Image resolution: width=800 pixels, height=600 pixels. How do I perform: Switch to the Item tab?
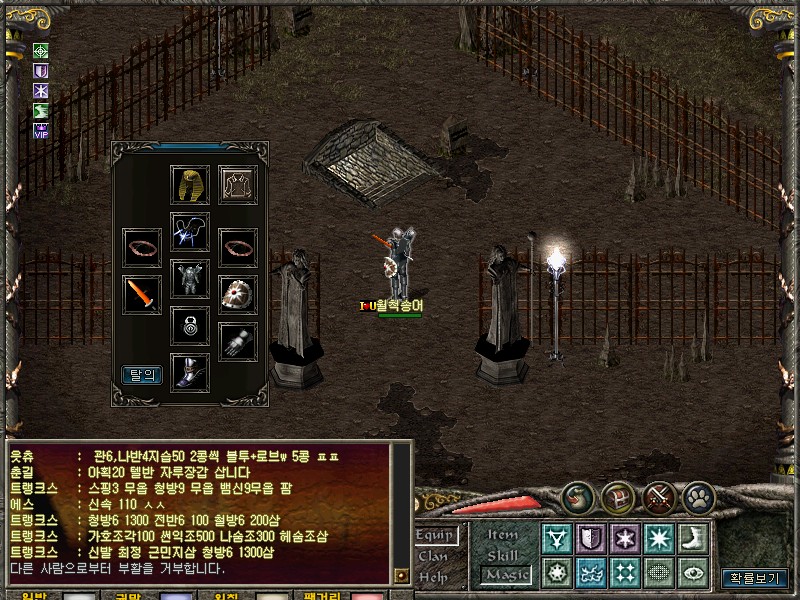(503, 535)
